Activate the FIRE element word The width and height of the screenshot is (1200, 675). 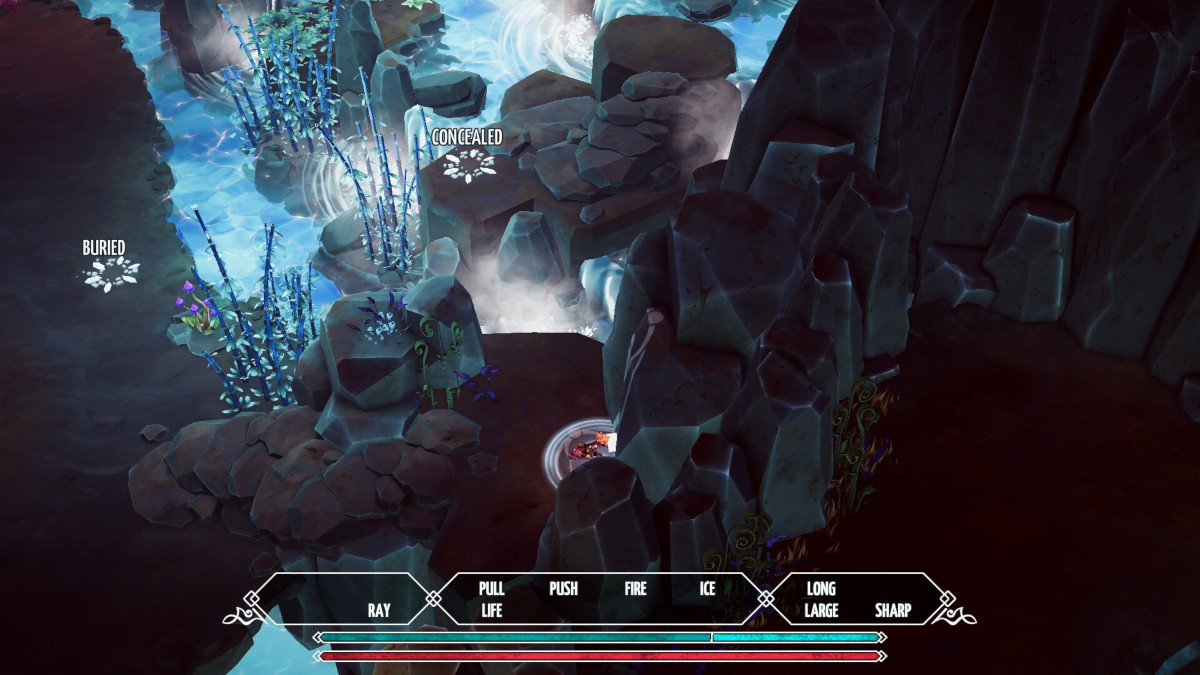tap(636, 588)
